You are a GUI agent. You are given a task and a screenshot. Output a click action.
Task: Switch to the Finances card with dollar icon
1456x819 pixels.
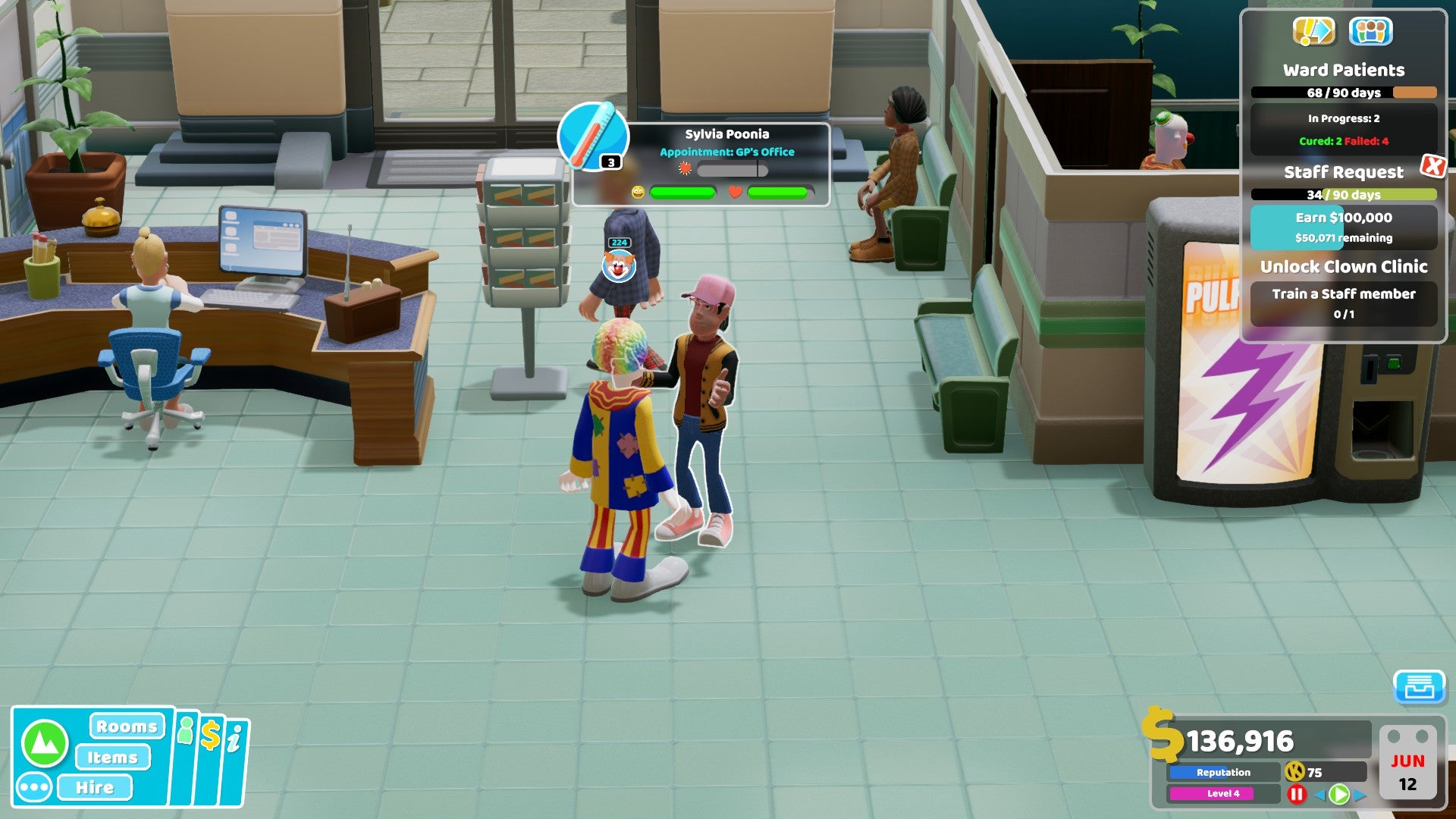[211, 735]
